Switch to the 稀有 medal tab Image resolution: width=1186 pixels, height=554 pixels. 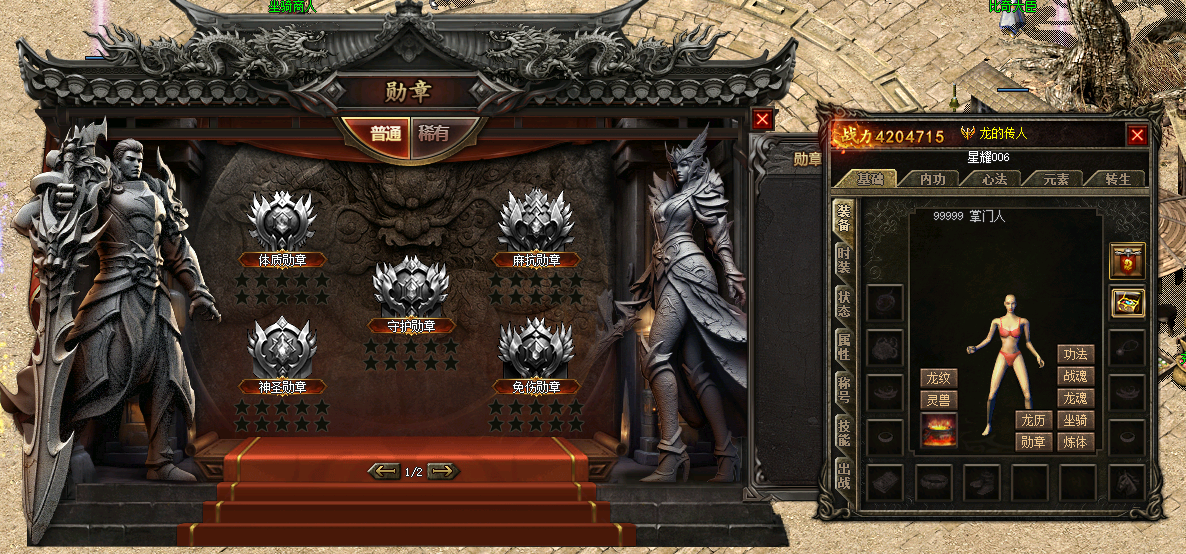[435, 133]
